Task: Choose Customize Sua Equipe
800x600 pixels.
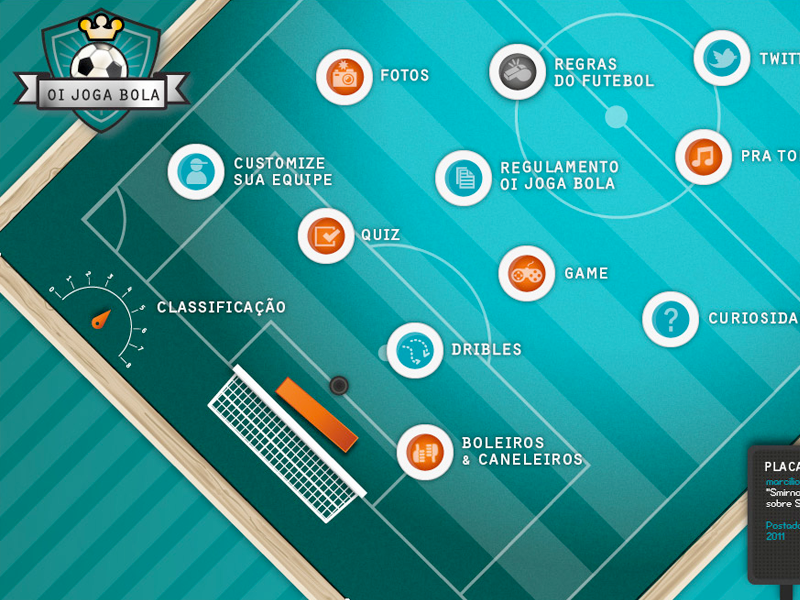Action: pyautogui.click(x=196, y=172)
